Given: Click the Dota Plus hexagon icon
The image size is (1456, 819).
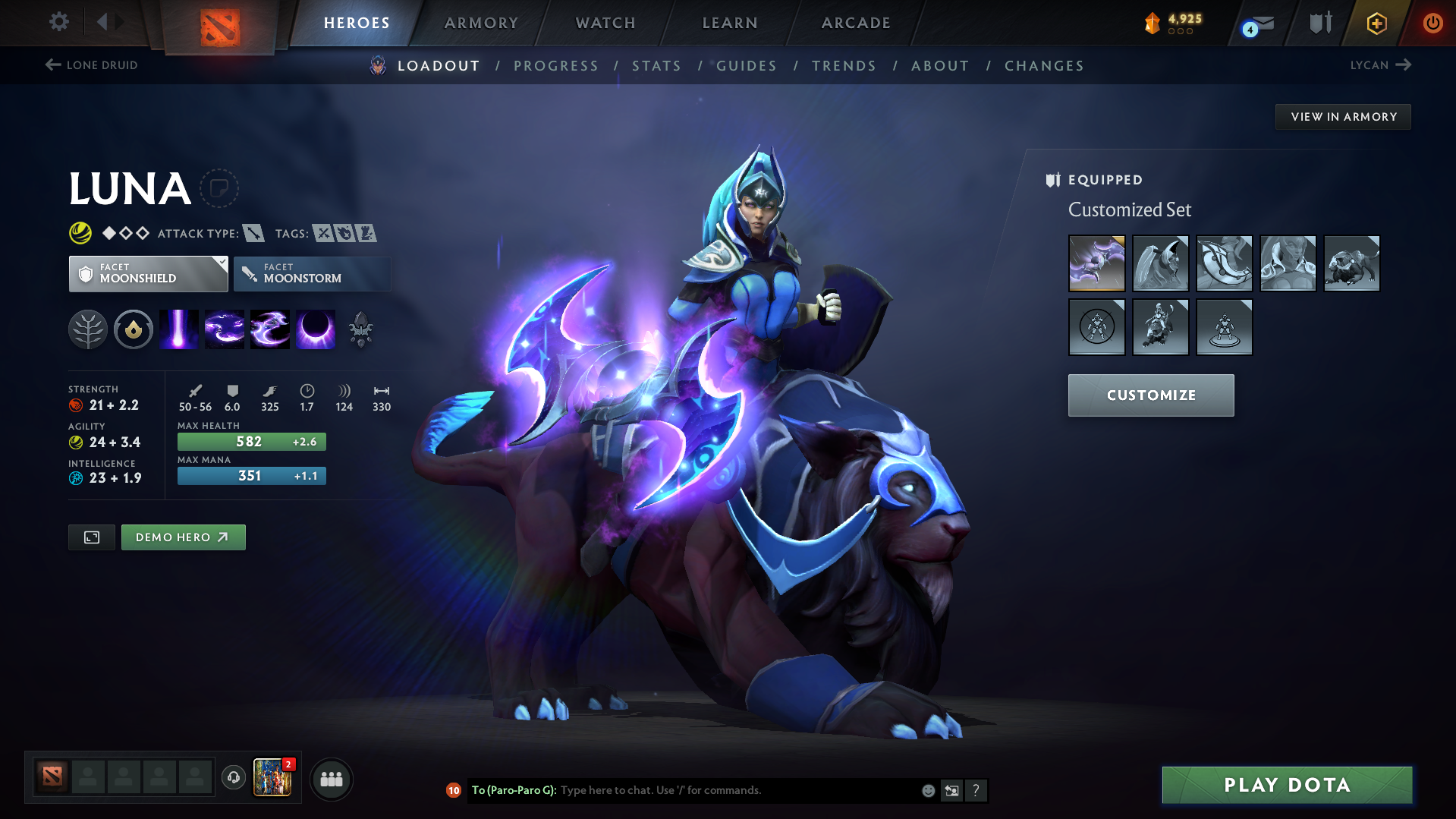Looking at the screenshot, I should coord(1376,22).
